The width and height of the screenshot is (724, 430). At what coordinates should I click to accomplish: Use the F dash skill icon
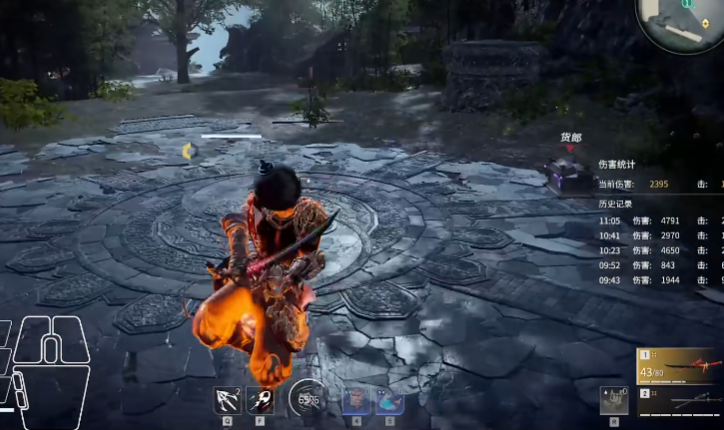[x=260, y=399]
